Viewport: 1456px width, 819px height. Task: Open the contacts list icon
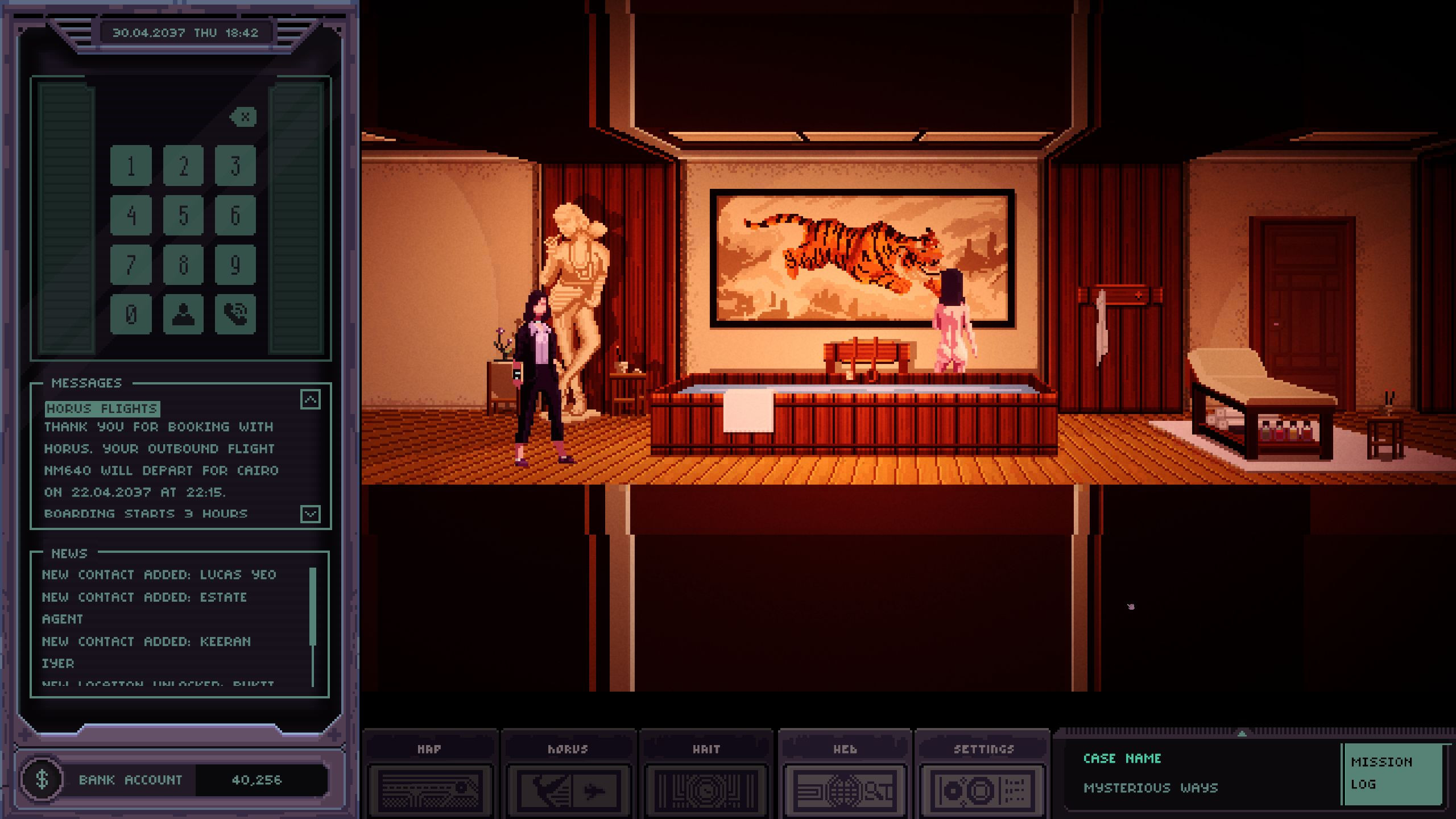point(183,314)
